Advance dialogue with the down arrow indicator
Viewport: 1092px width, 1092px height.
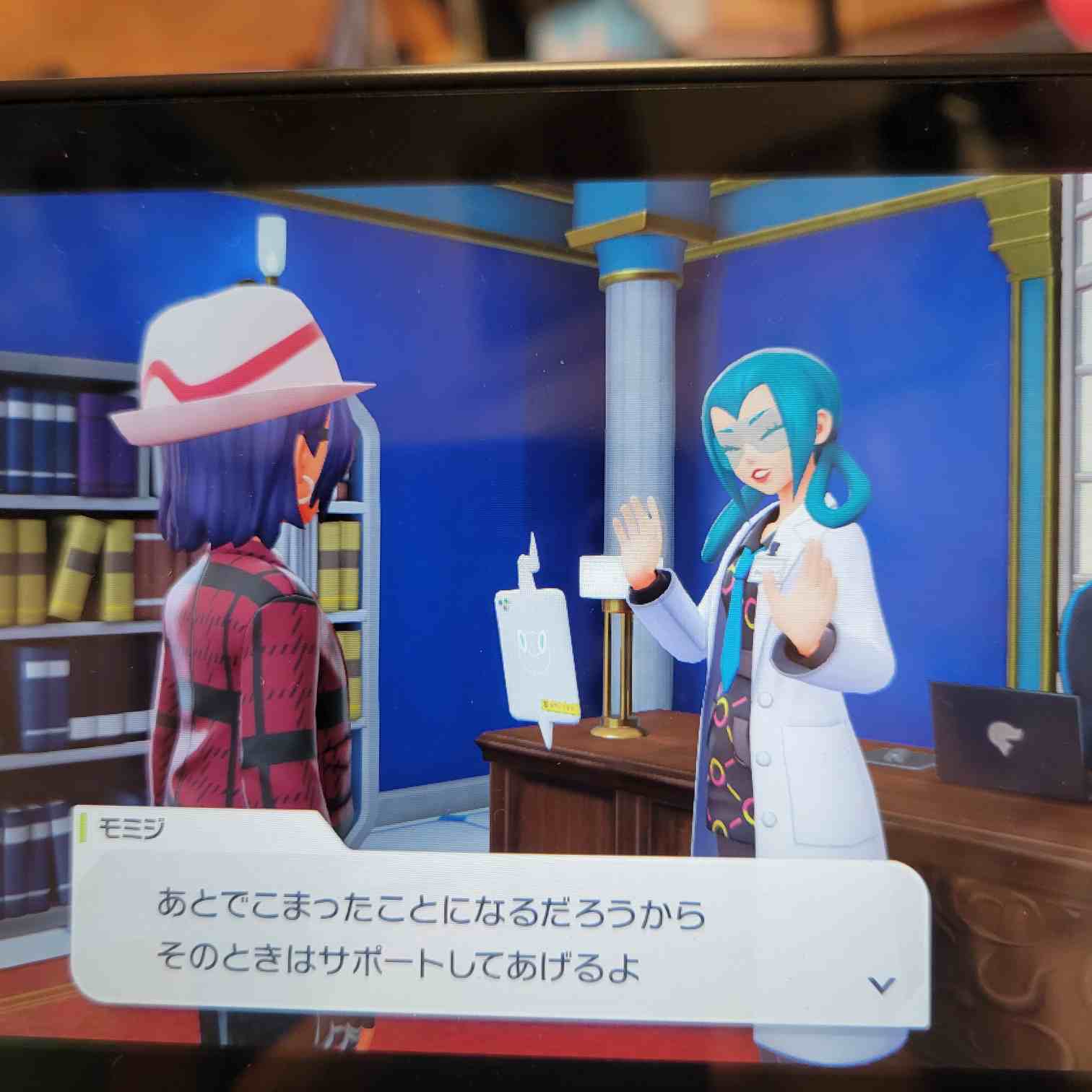[881, 984]
